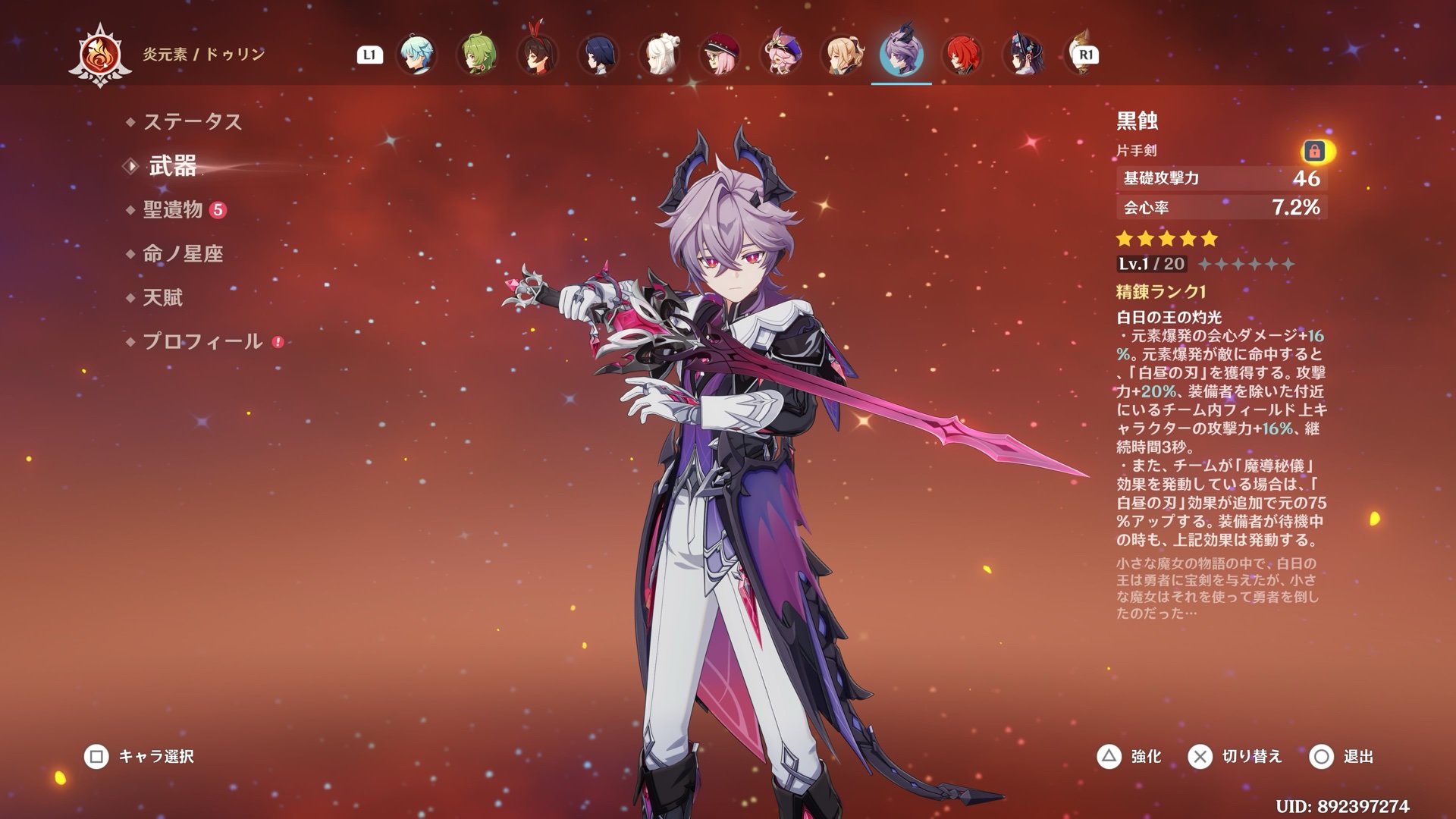This screenshot has width=1456, height=819.
Task: Select the 武器 menu entry
Action: (172, 166)
